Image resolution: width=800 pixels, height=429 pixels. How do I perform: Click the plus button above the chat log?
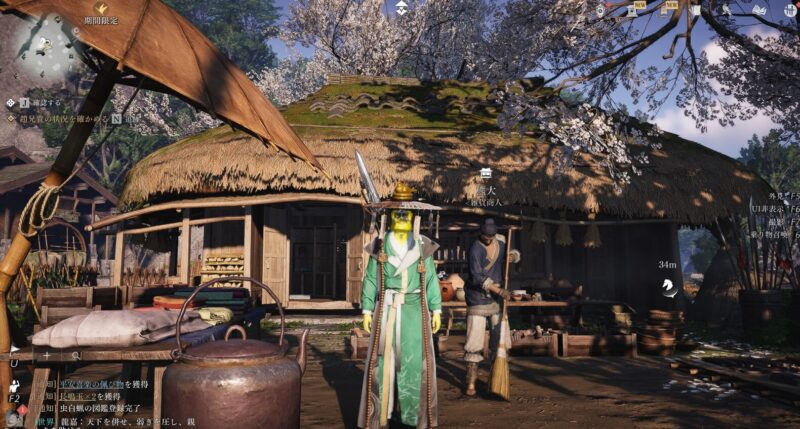tap(46, 355)
